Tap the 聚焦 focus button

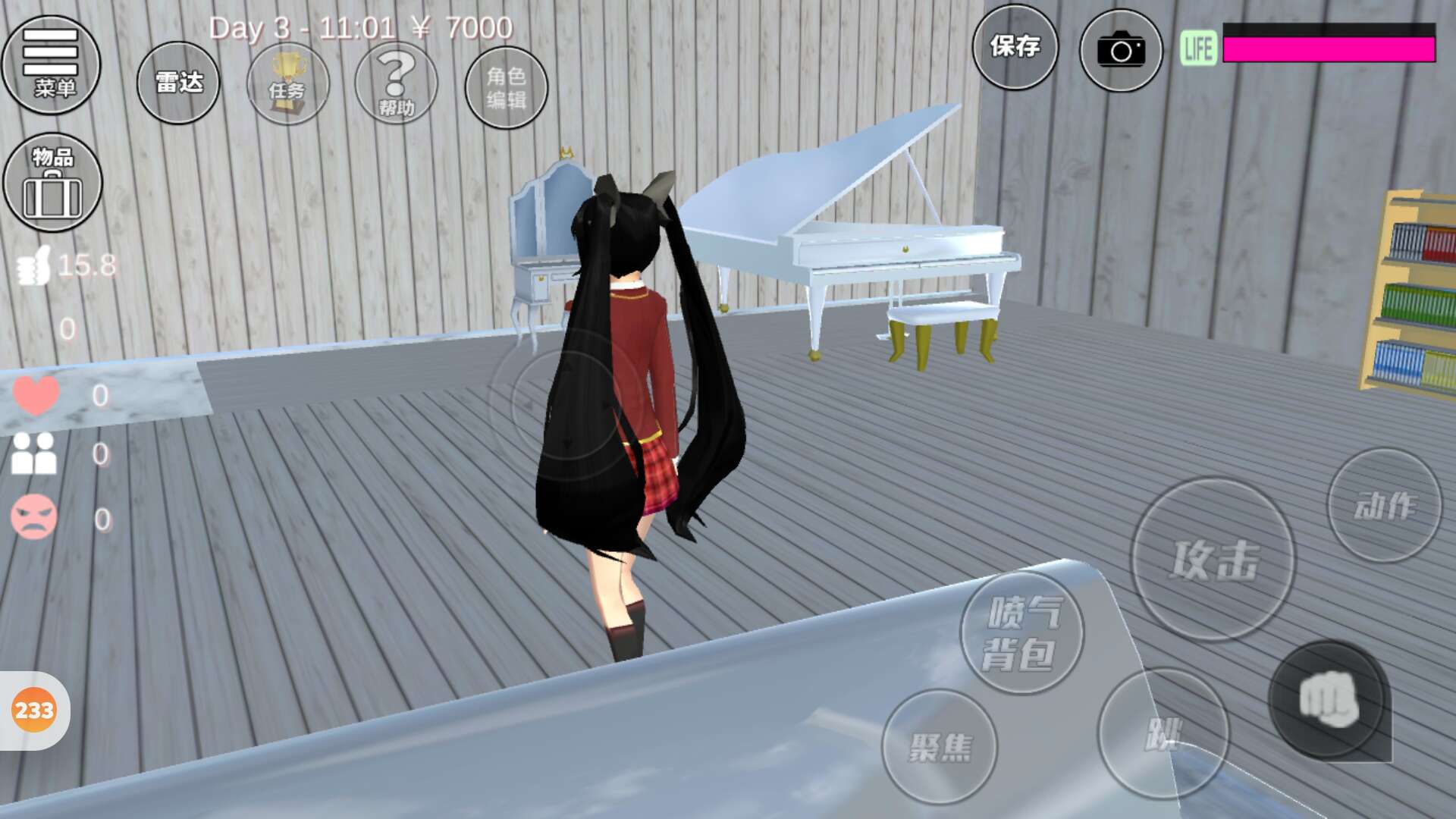pos(940,747)
